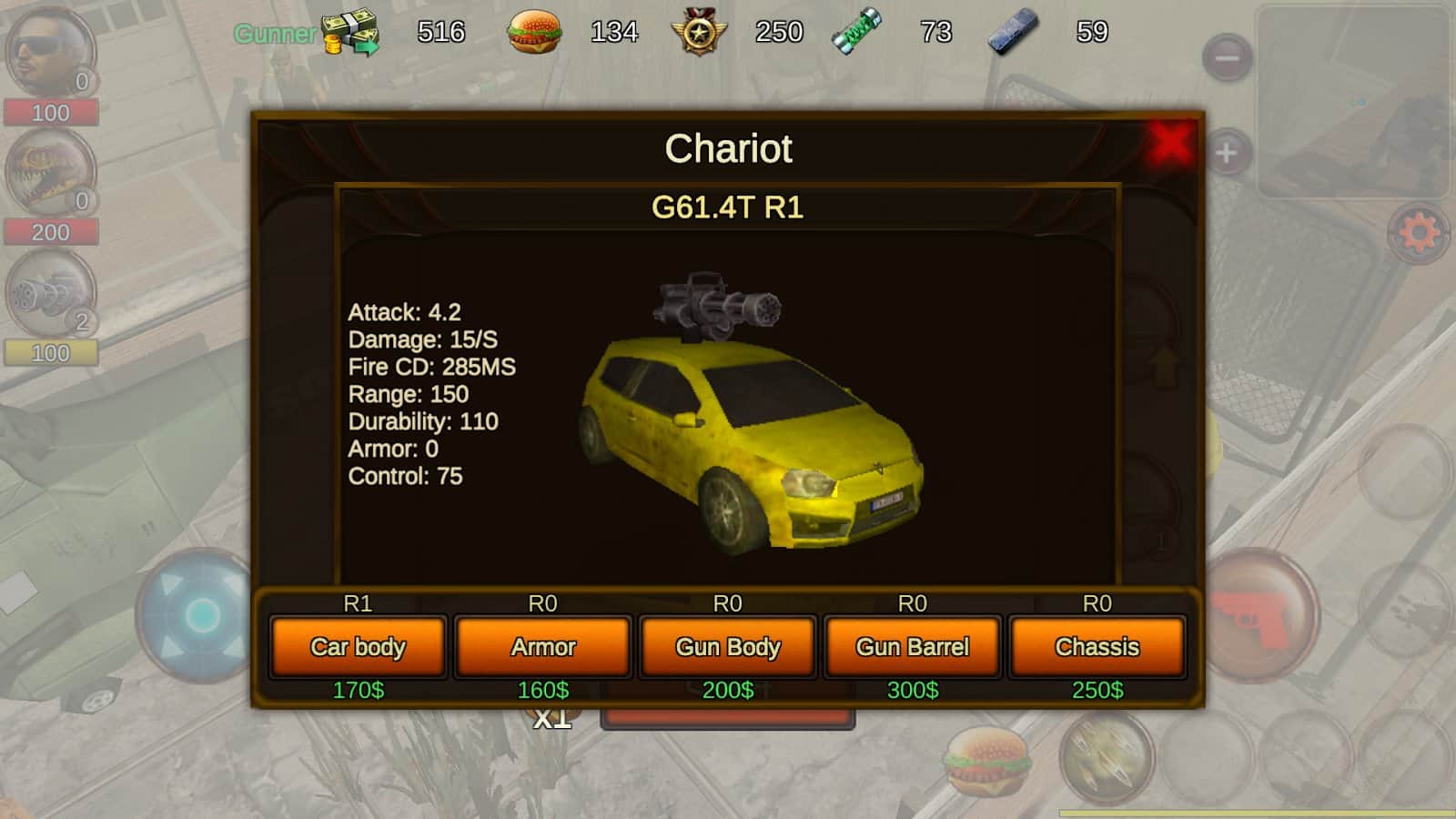Purchase the Gun Barrel upgrade
The image size is (1456, 819).
click(913, 647)
